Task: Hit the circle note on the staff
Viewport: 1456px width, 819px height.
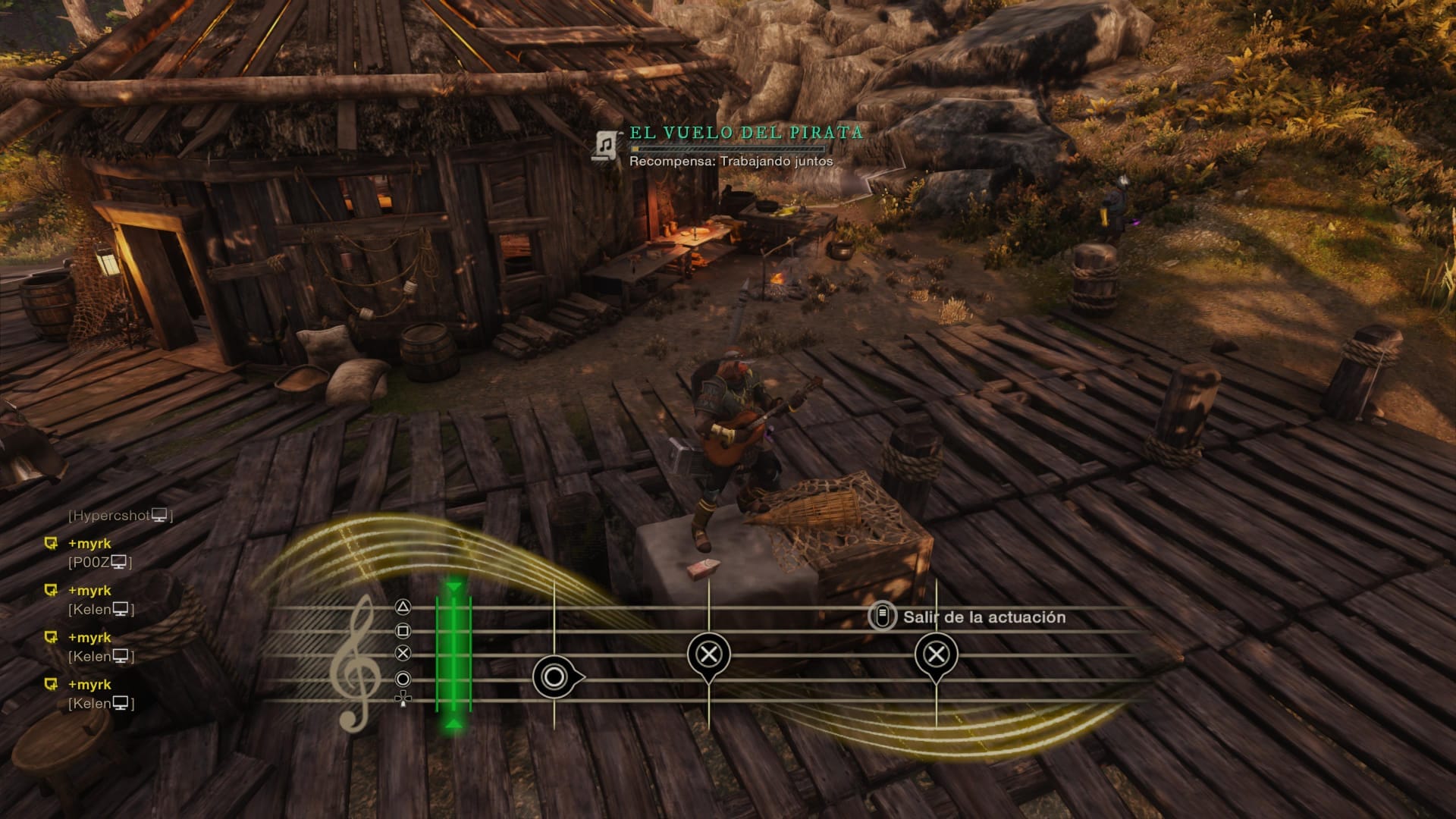Action: click(x=555, y=677)
